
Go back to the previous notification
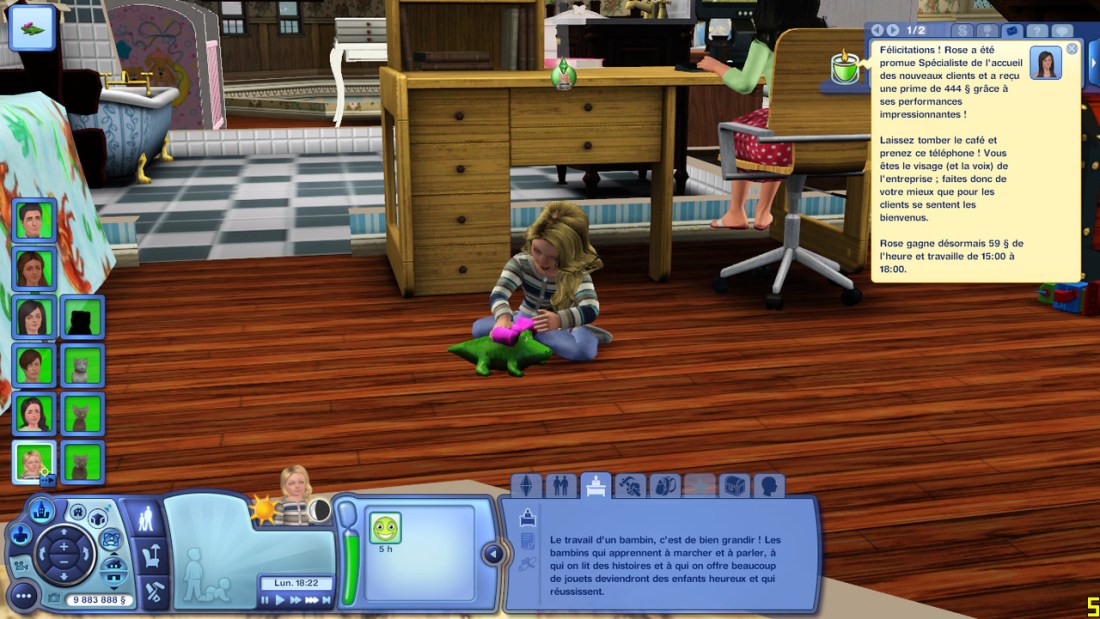(x=877, y=31)
